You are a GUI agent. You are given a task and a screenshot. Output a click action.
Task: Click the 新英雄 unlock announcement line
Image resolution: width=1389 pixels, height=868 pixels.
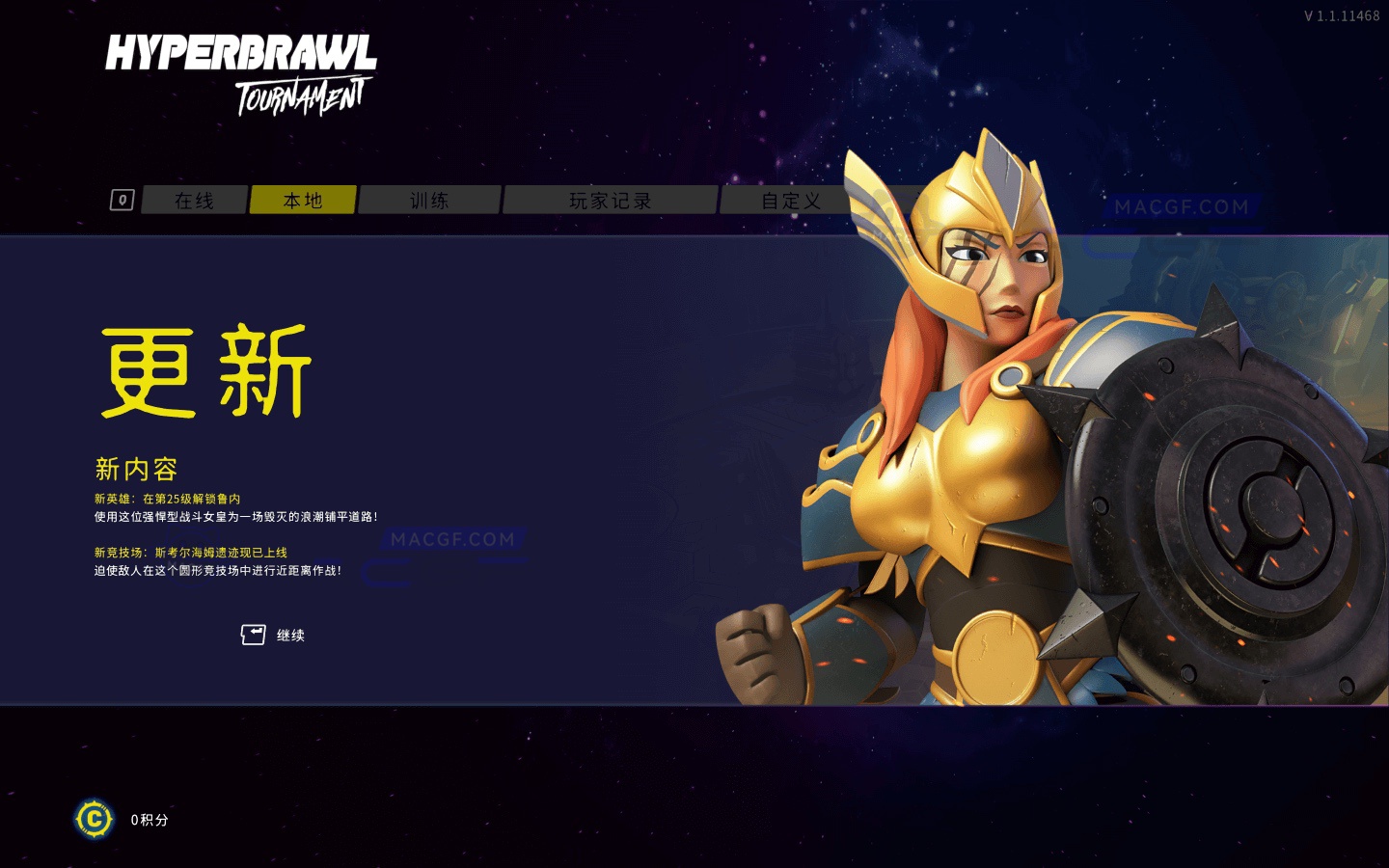pyautogui.click(x=169, y=499)
